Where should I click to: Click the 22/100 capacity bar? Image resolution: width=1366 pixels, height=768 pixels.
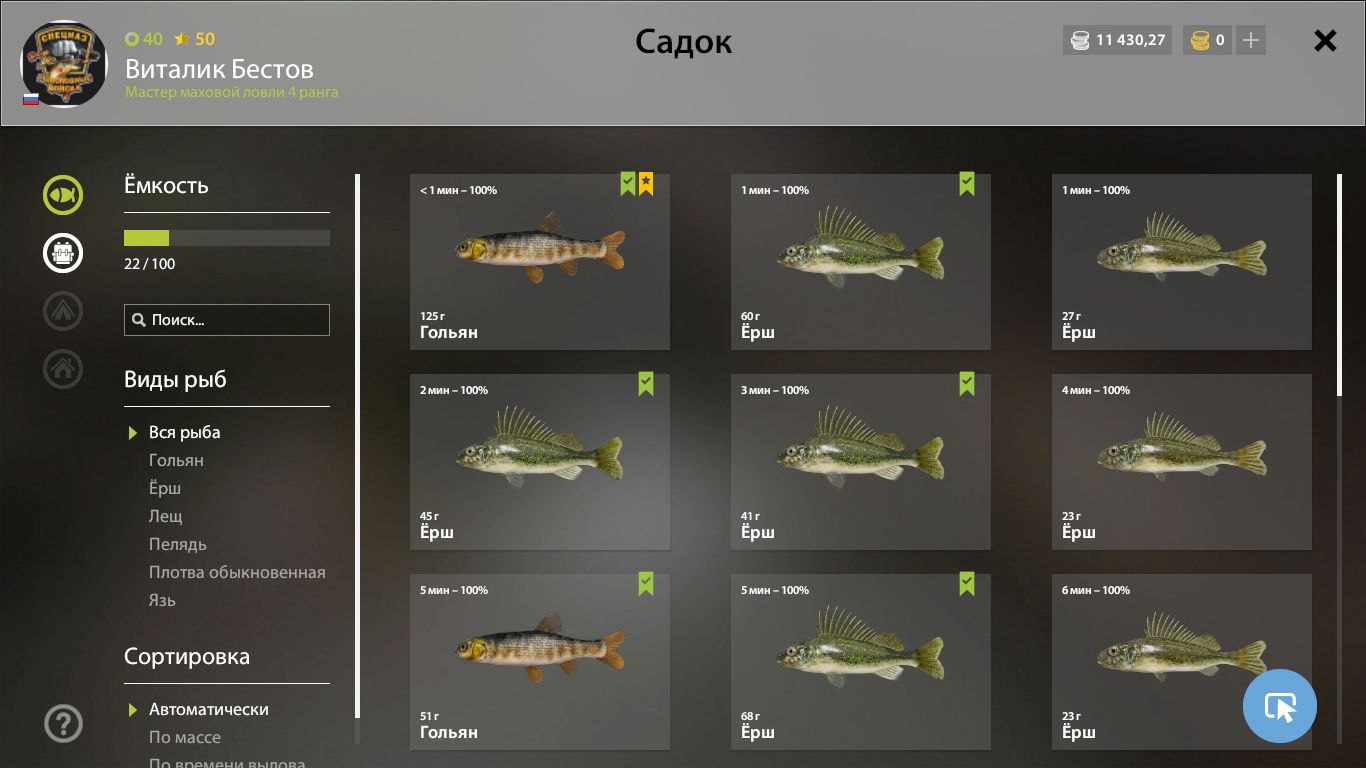click(x=226, y=238)
